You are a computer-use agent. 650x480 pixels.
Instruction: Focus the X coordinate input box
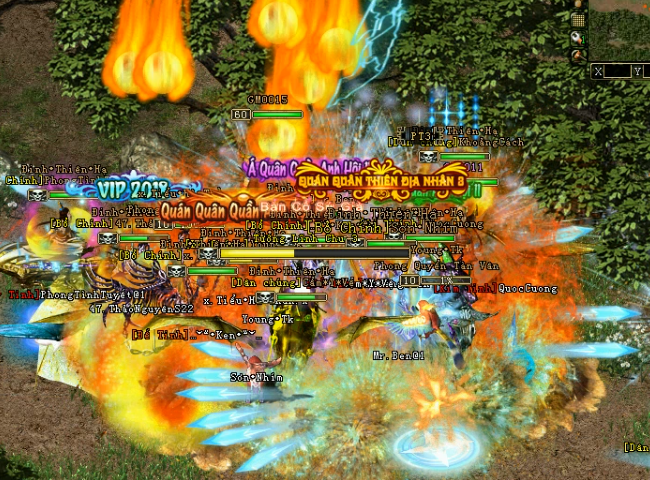(x=617, y=71)
